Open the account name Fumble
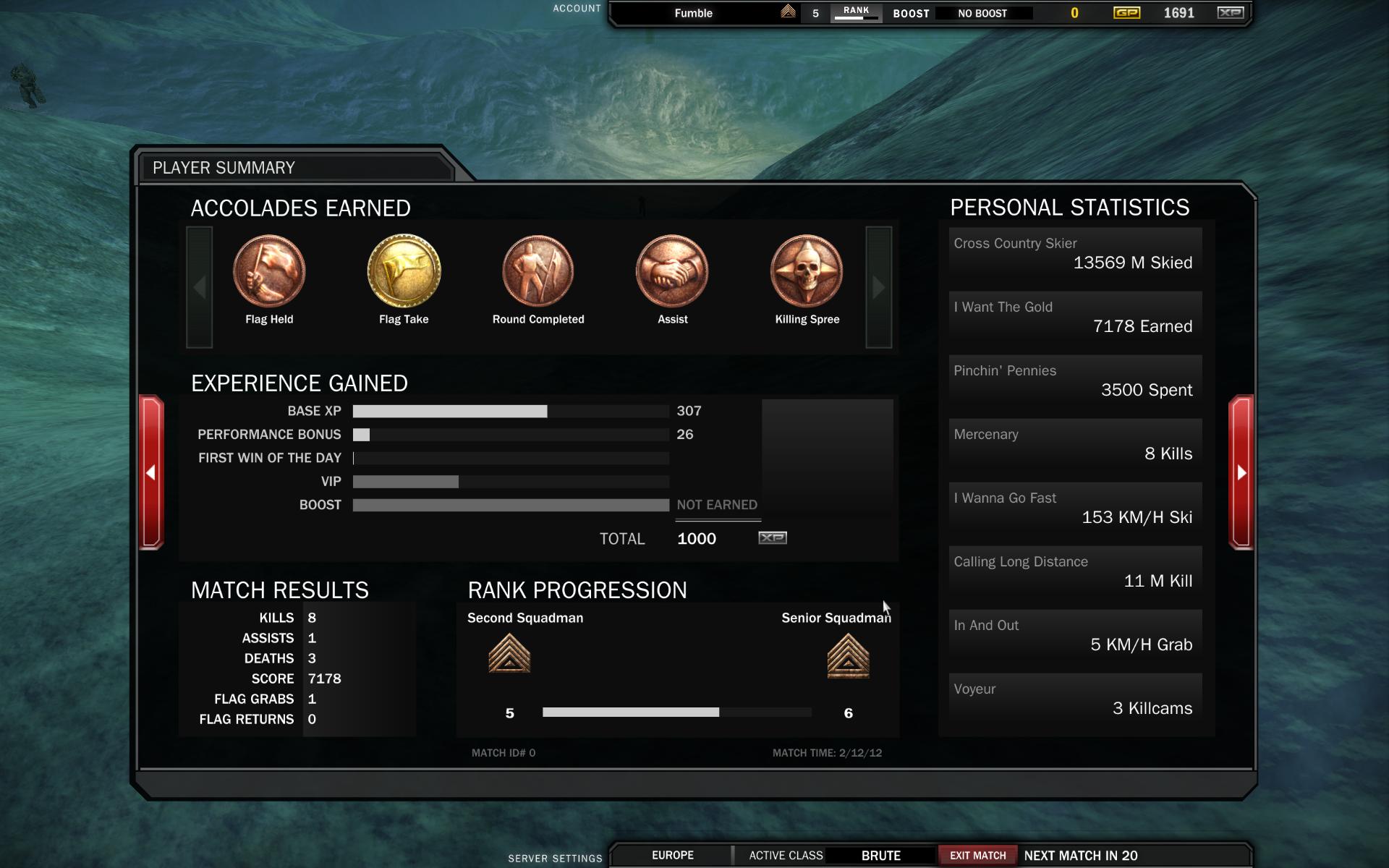The height and width of the screenshot is (868, 1389). (693, 13)
